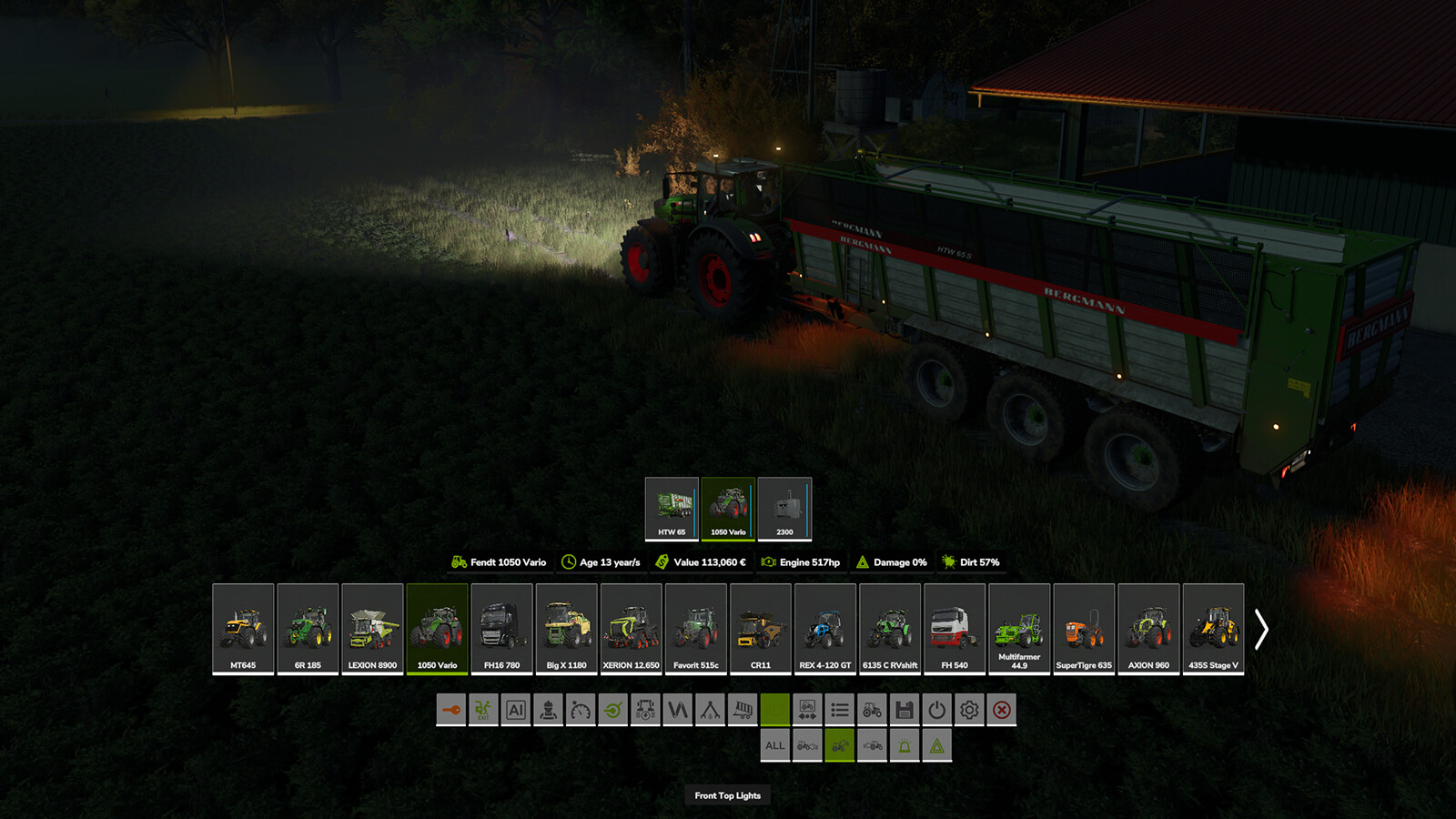Choose the AXION 960 tractor
This screenshot has width=1456, height=819.
1148,629
